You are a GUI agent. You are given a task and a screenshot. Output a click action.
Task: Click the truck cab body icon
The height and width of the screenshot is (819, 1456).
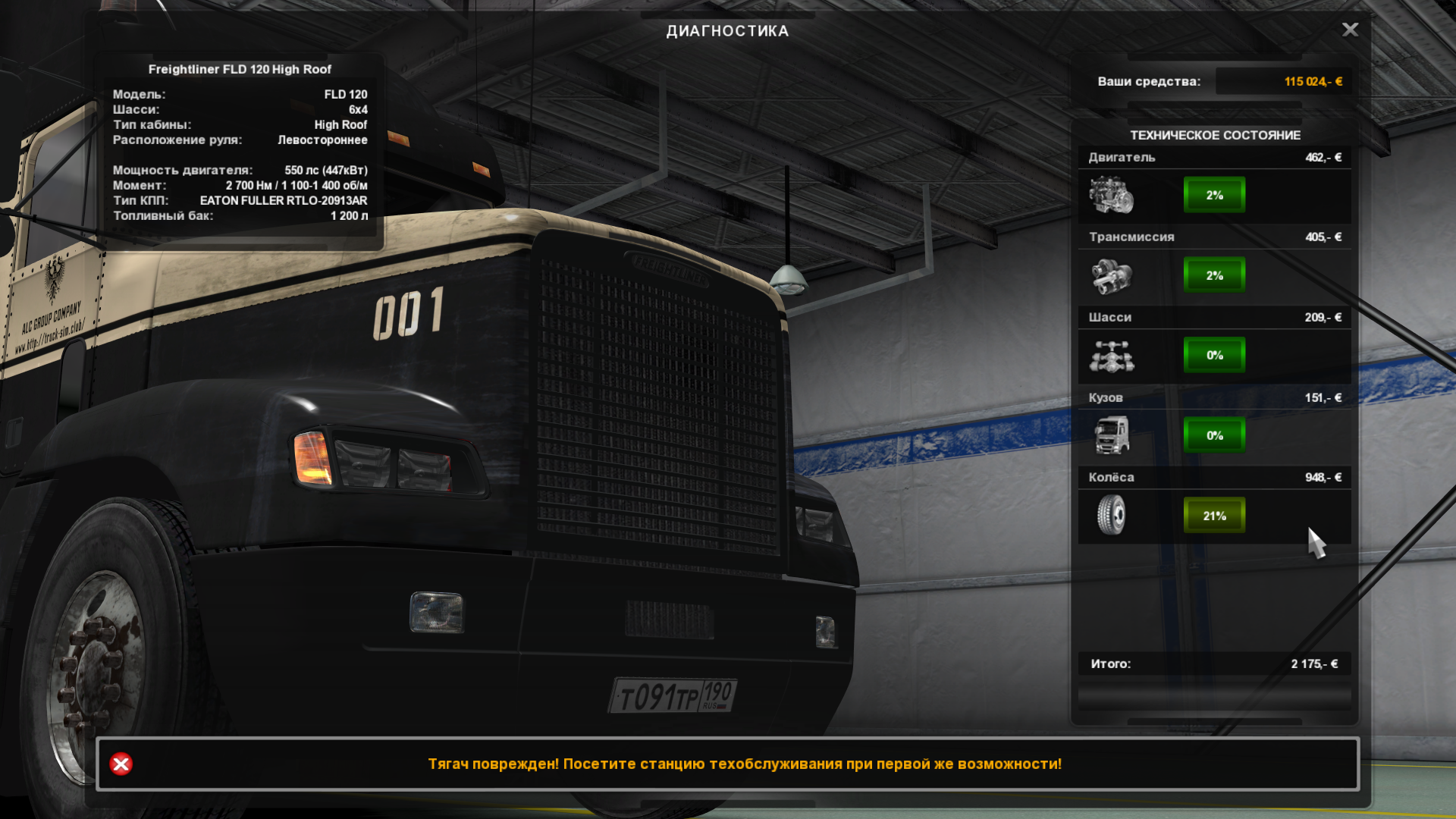[1111, 435]
